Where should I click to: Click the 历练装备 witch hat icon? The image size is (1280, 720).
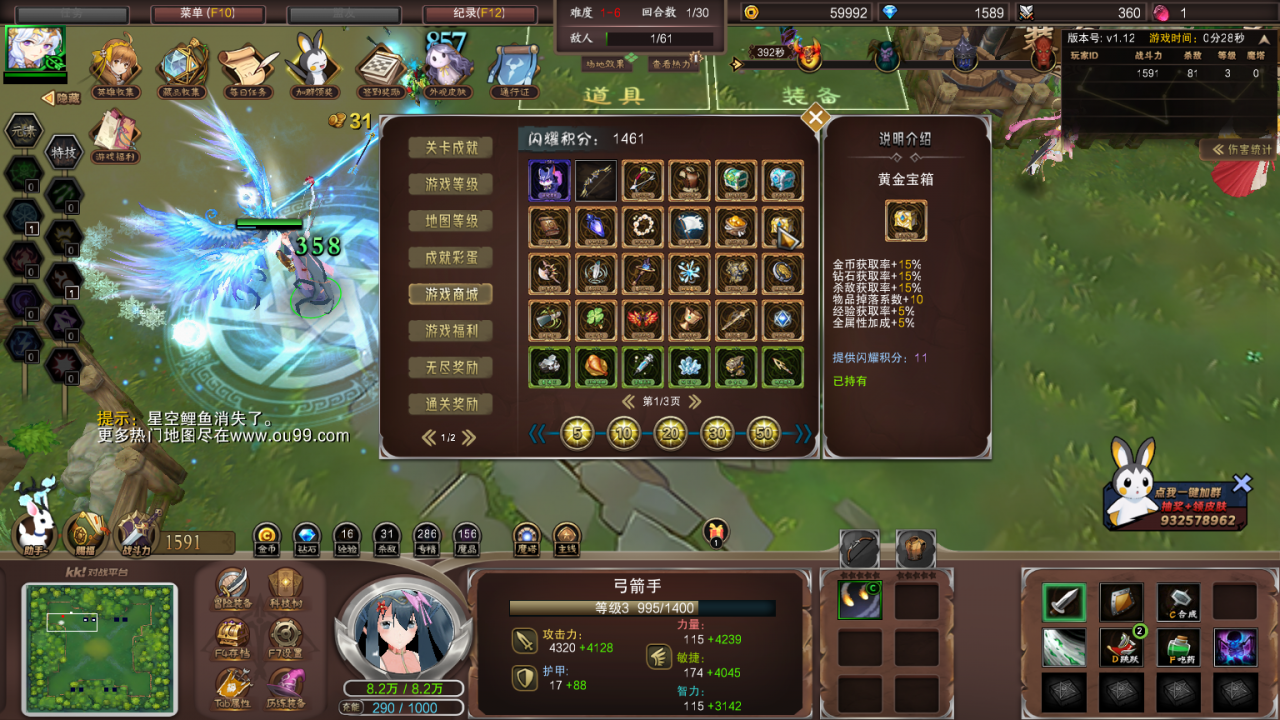pos(286,683)
